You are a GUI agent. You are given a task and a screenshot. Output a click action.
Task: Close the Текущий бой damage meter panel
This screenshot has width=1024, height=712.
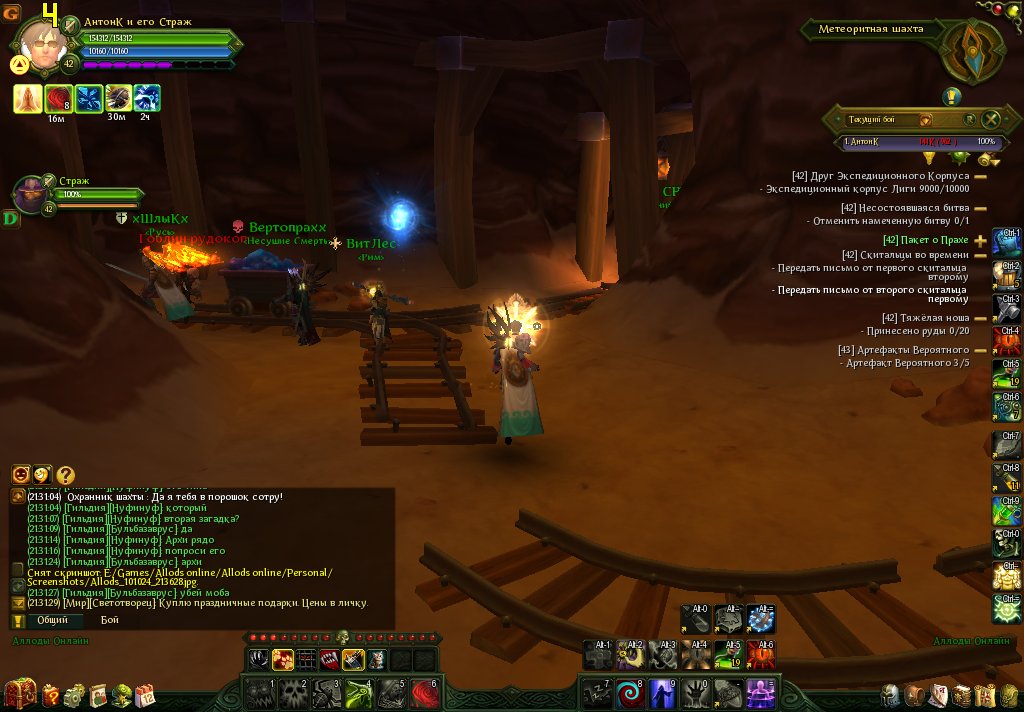pos(991,120)
